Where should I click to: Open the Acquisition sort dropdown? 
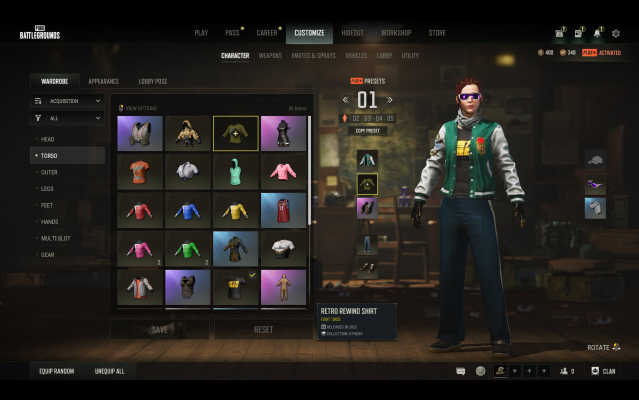point(67,101)
